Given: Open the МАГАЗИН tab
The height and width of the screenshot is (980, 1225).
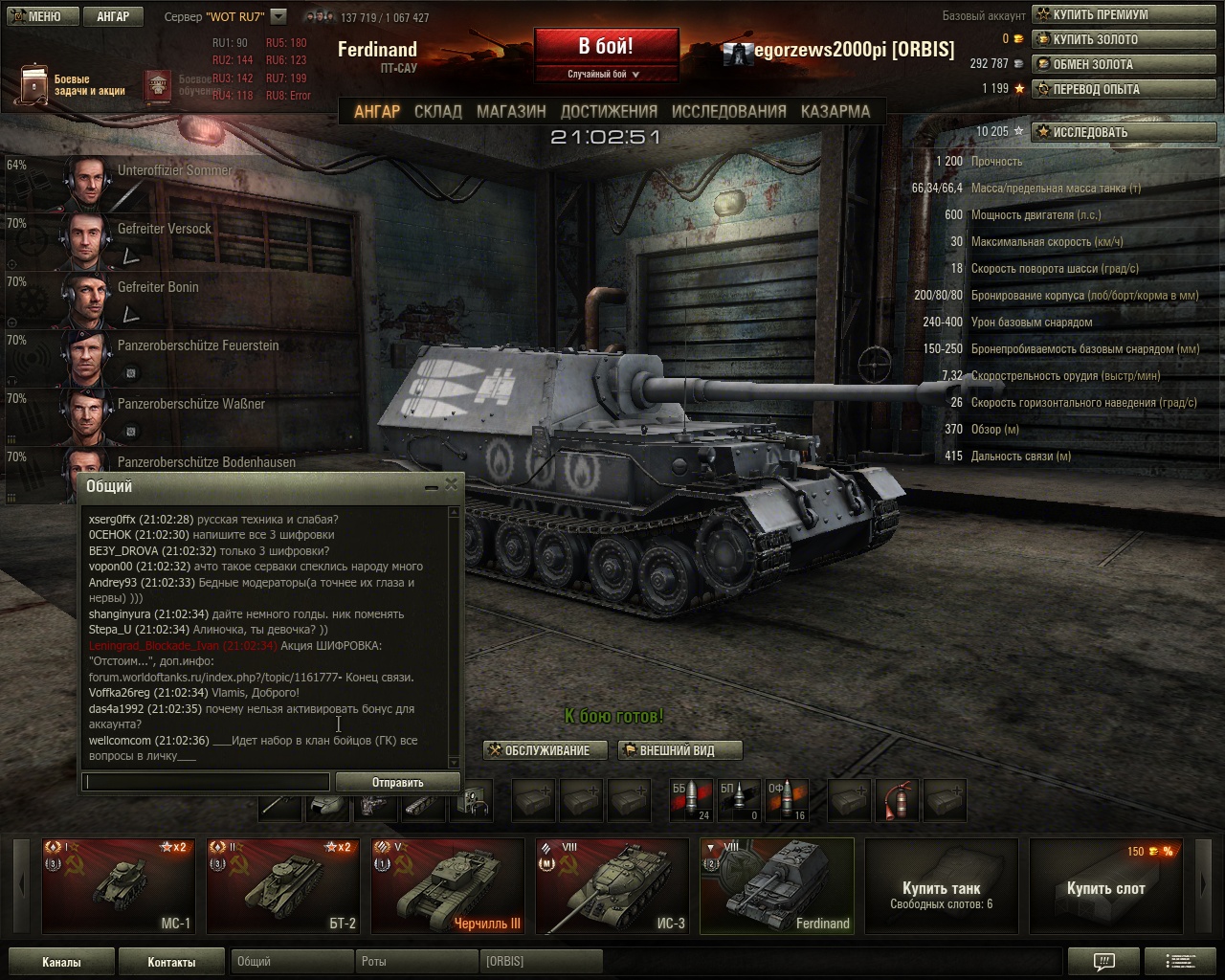Looking at the screenshot, I should [x=511, y=111].
